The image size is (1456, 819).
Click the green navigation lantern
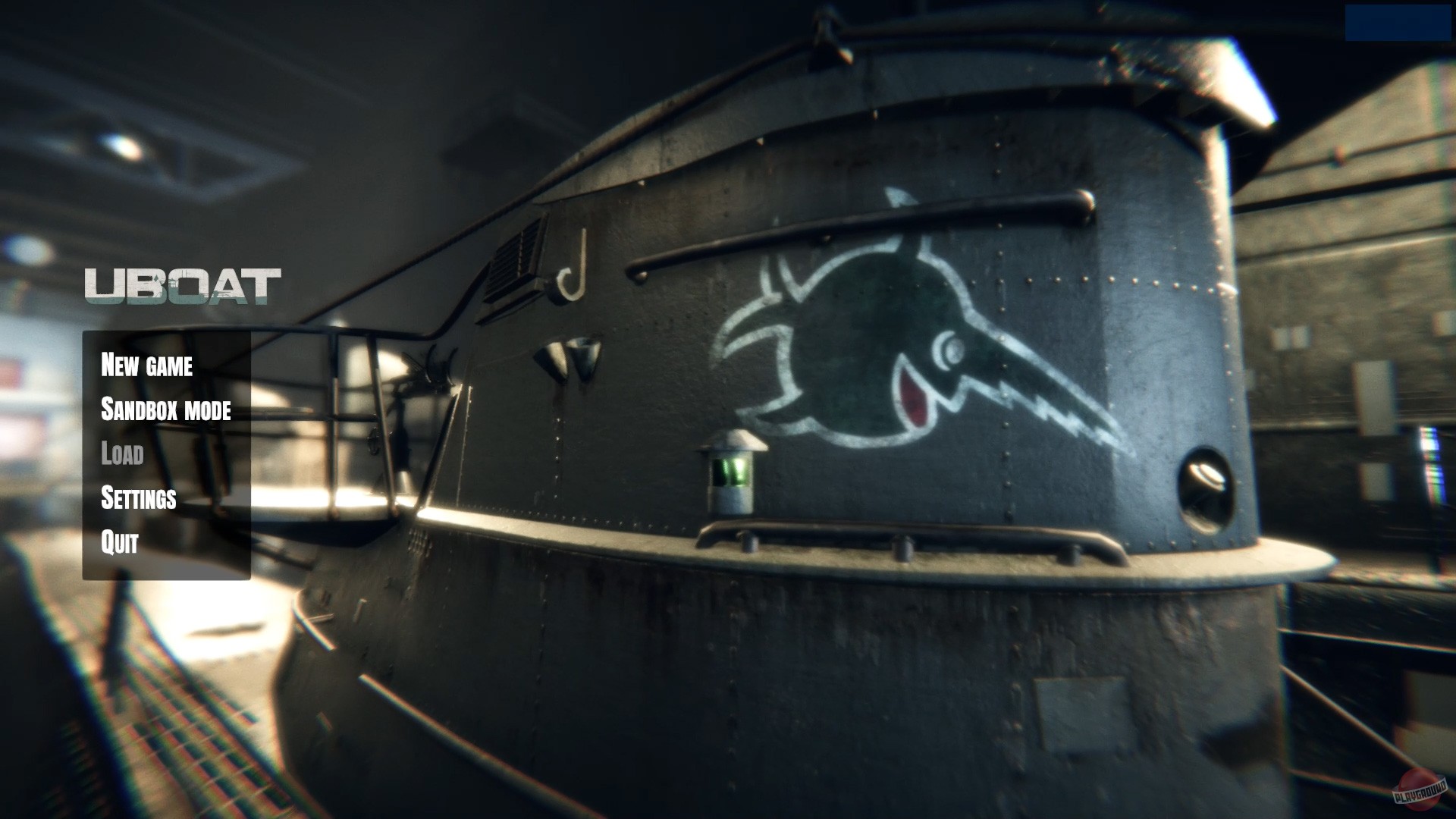(730, 470)
